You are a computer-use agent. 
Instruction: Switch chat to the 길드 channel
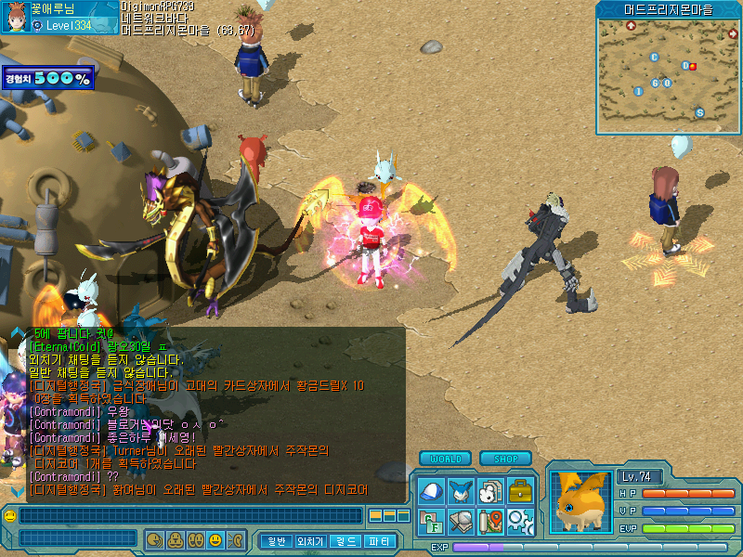pos(345,541)
